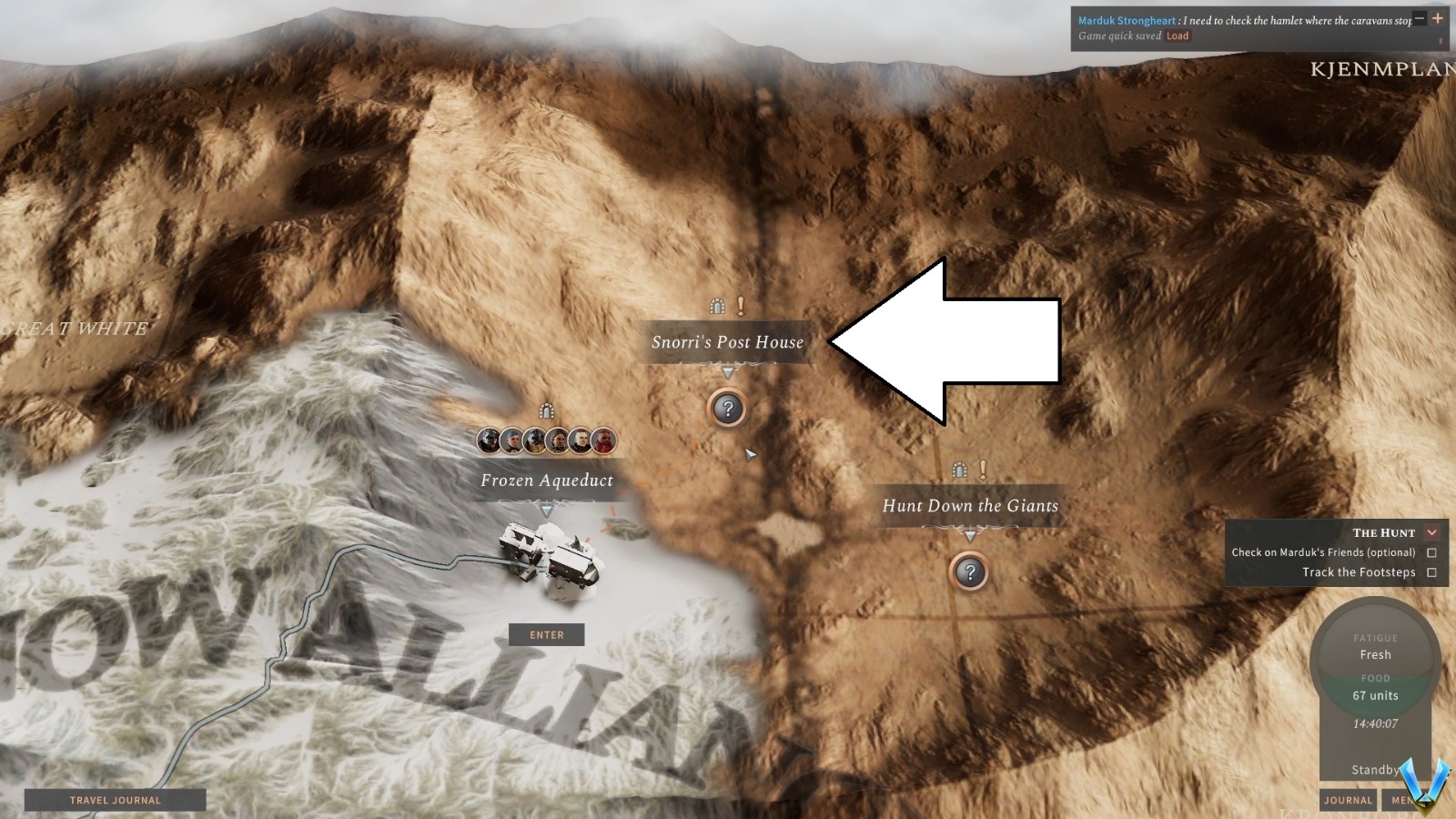Open the JOURNAL tab at bottom right
This screenshot has width=1456, height=819.
pos(1348,801)
